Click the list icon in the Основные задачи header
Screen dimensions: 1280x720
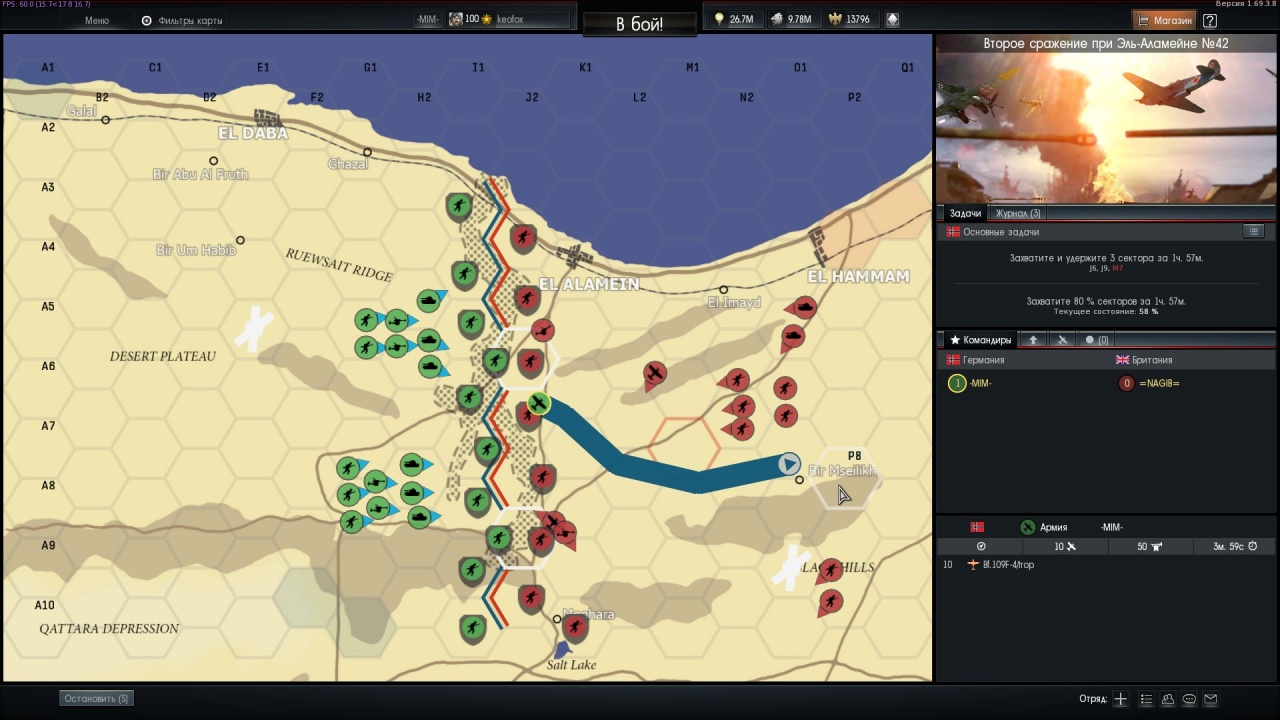1254,231
